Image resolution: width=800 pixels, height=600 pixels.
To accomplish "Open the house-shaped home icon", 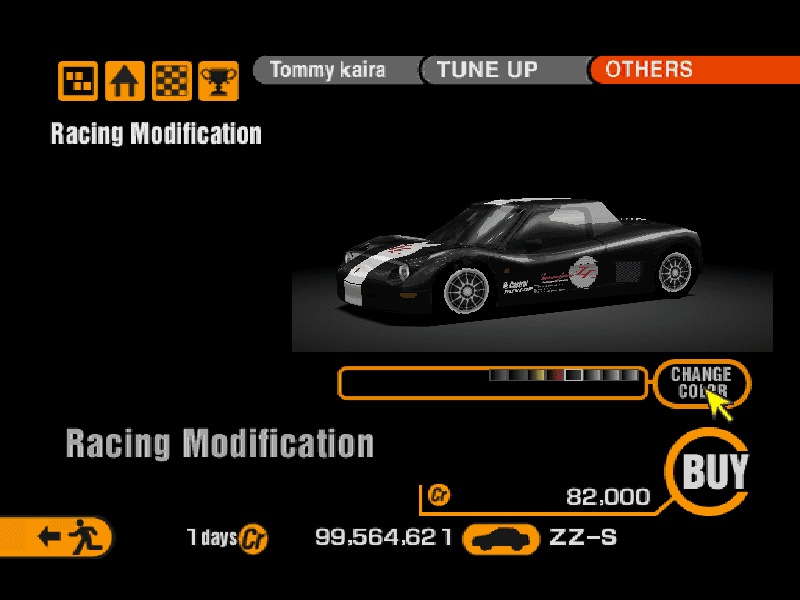I will [125, 81].
